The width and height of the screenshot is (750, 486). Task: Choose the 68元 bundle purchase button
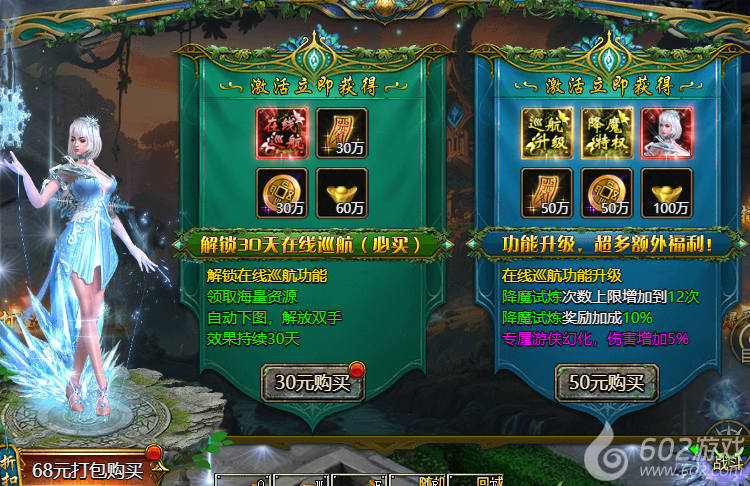pyautogui.click(x=87, y=469)
